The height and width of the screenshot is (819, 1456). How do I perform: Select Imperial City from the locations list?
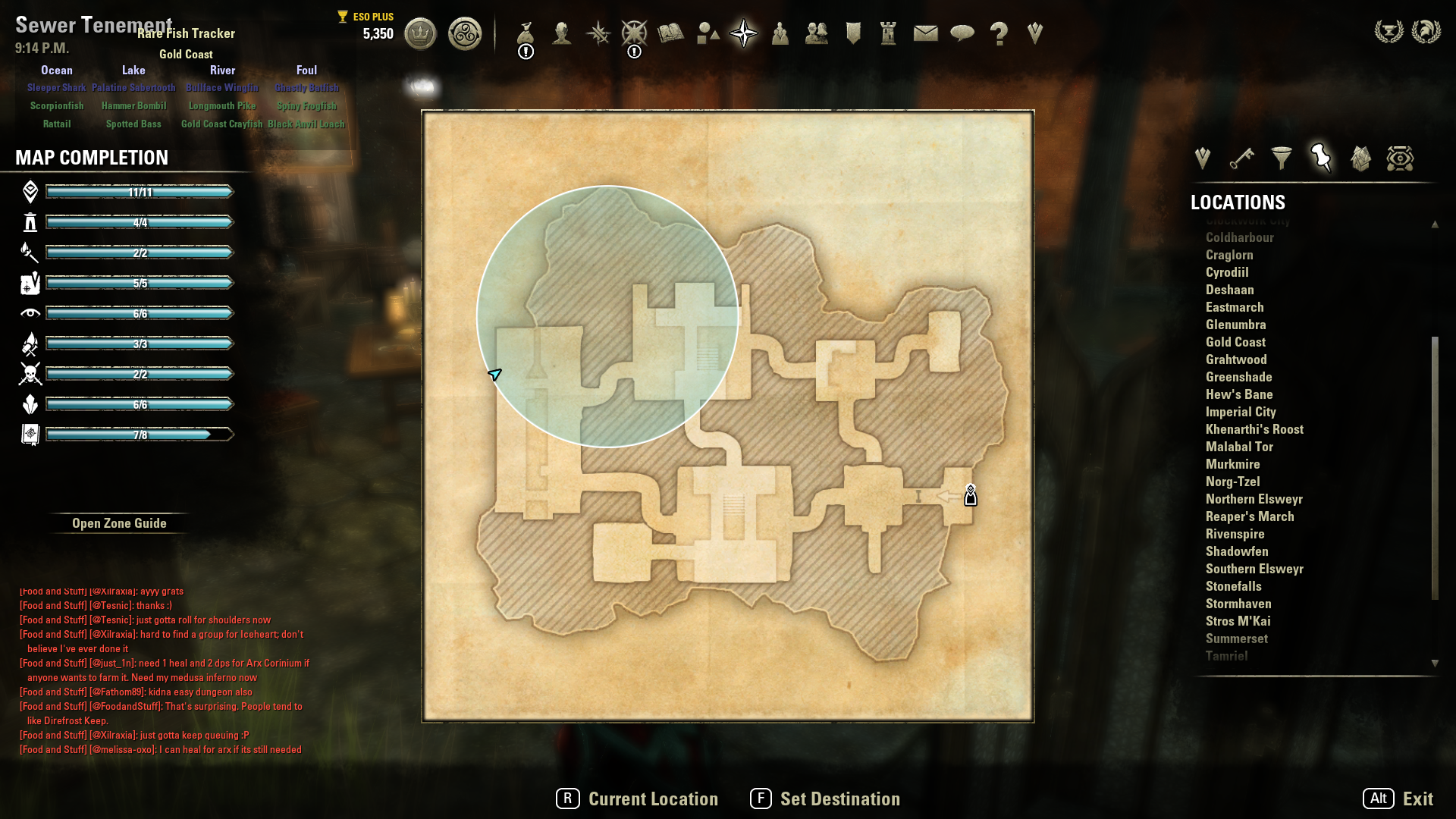(x=1241, y=412)
